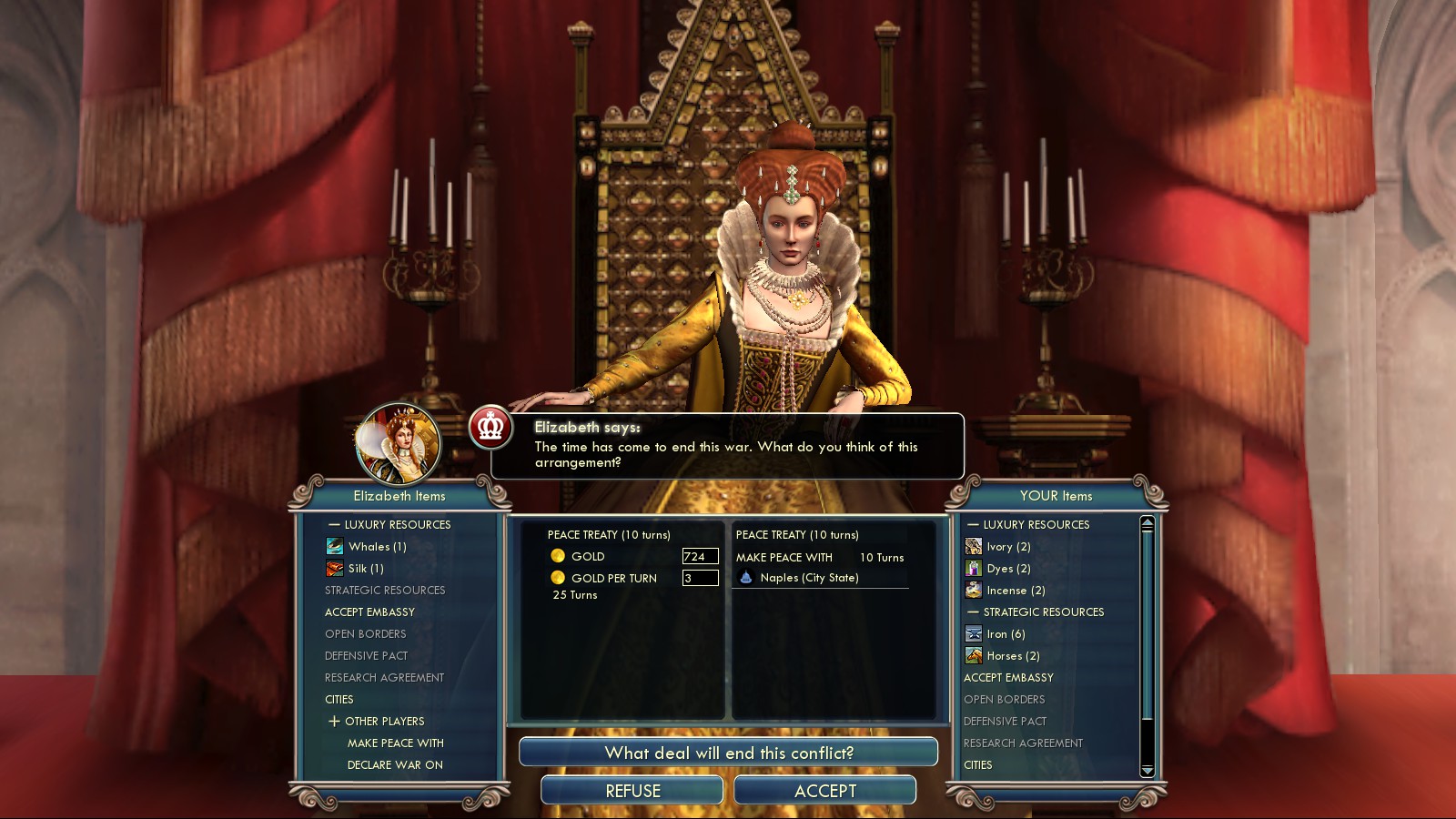Collapse your Strategic Resources header
Image resolution: width=1456 pixels, height=819 pixels.
(973, 612)
